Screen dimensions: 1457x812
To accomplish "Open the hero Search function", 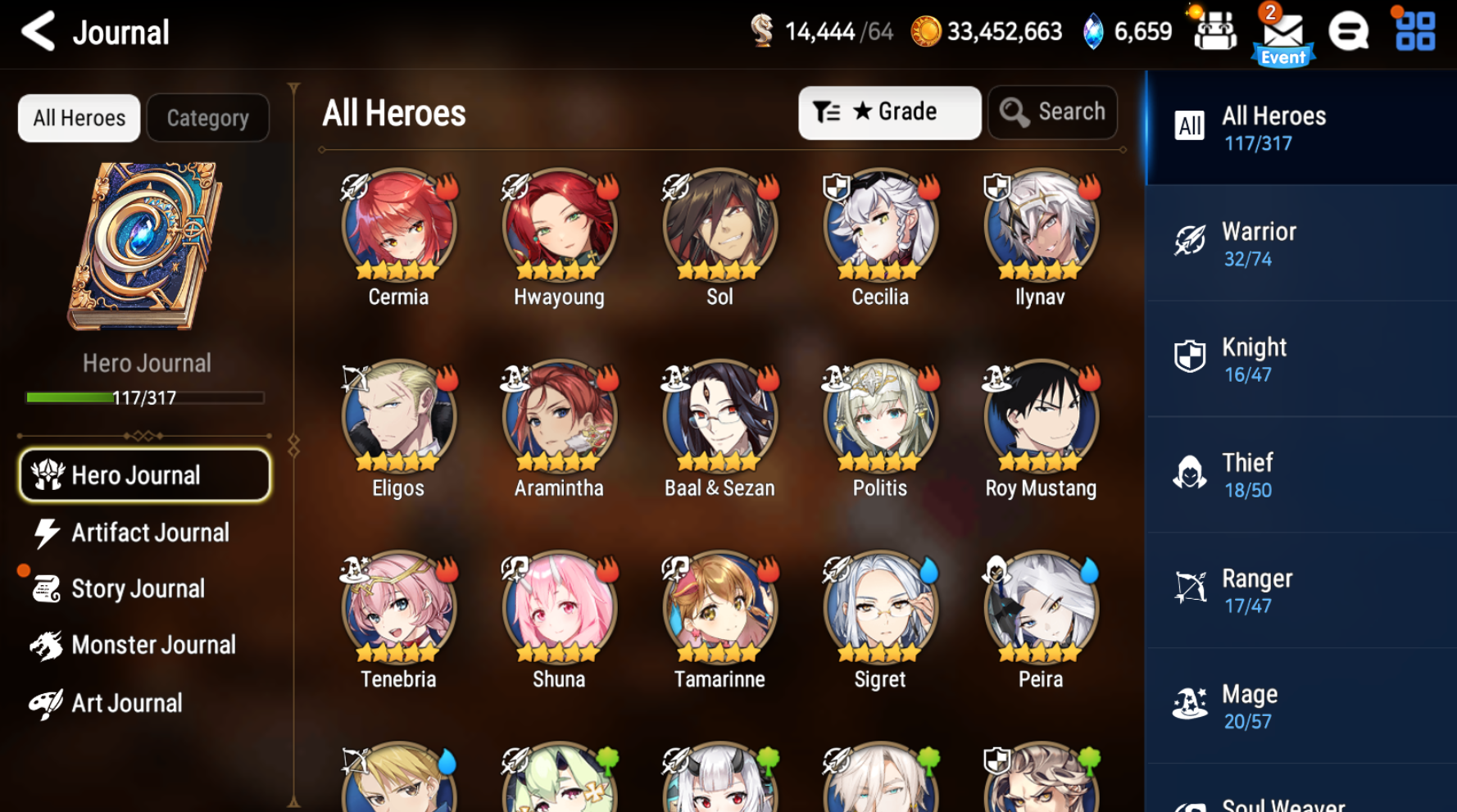I will pyautogui.click(x=1052, y=111).
